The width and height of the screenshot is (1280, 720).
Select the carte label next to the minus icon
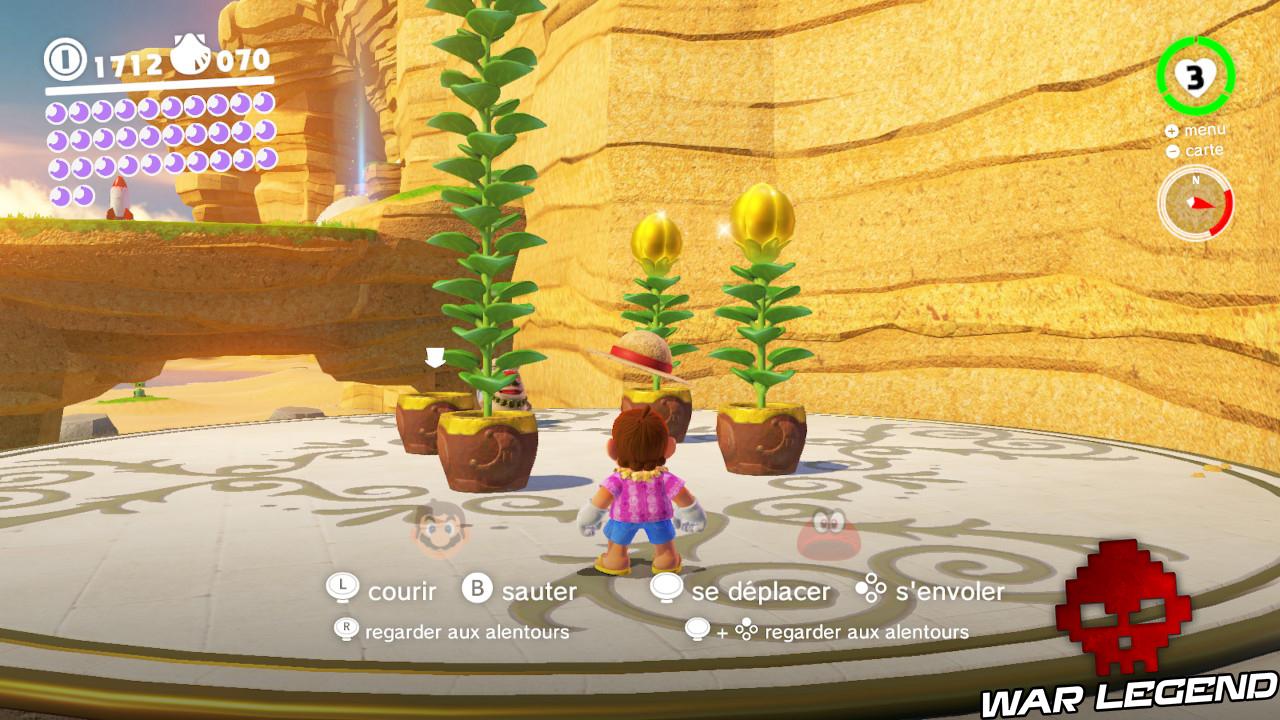(1204, 150)
